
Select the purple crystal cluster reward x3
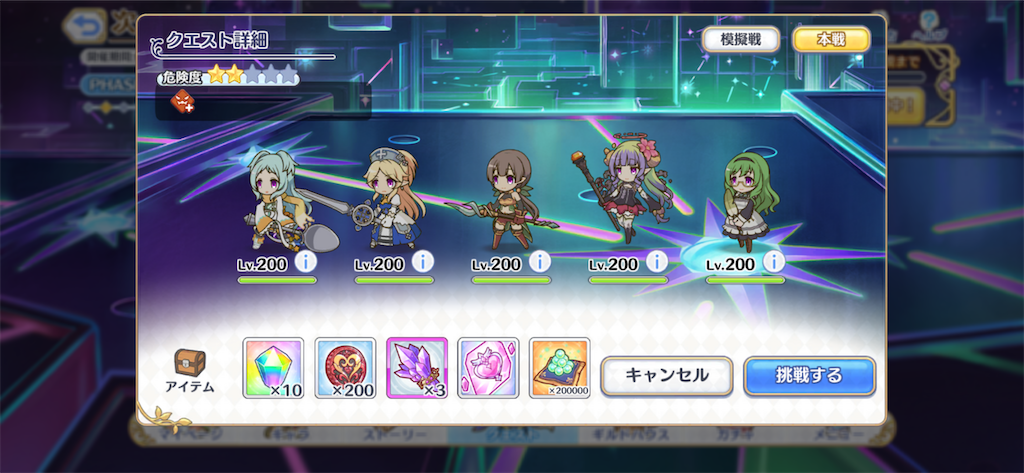pos(417,368)
